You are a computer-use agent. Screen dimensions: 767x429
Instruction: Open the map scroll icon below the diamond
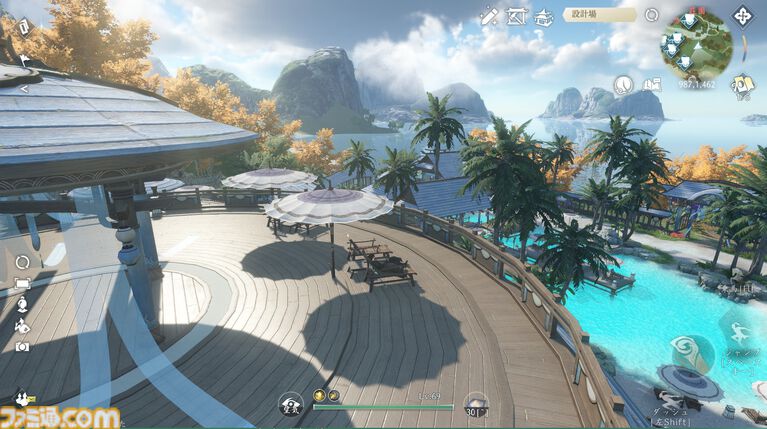(x=742, y=85)
